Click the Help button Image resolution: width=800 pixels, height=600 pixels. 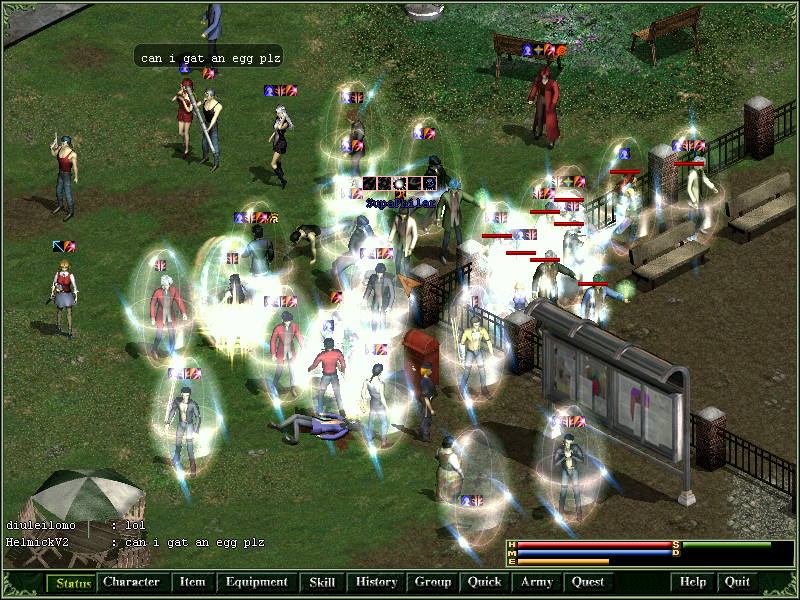(693, 582)
